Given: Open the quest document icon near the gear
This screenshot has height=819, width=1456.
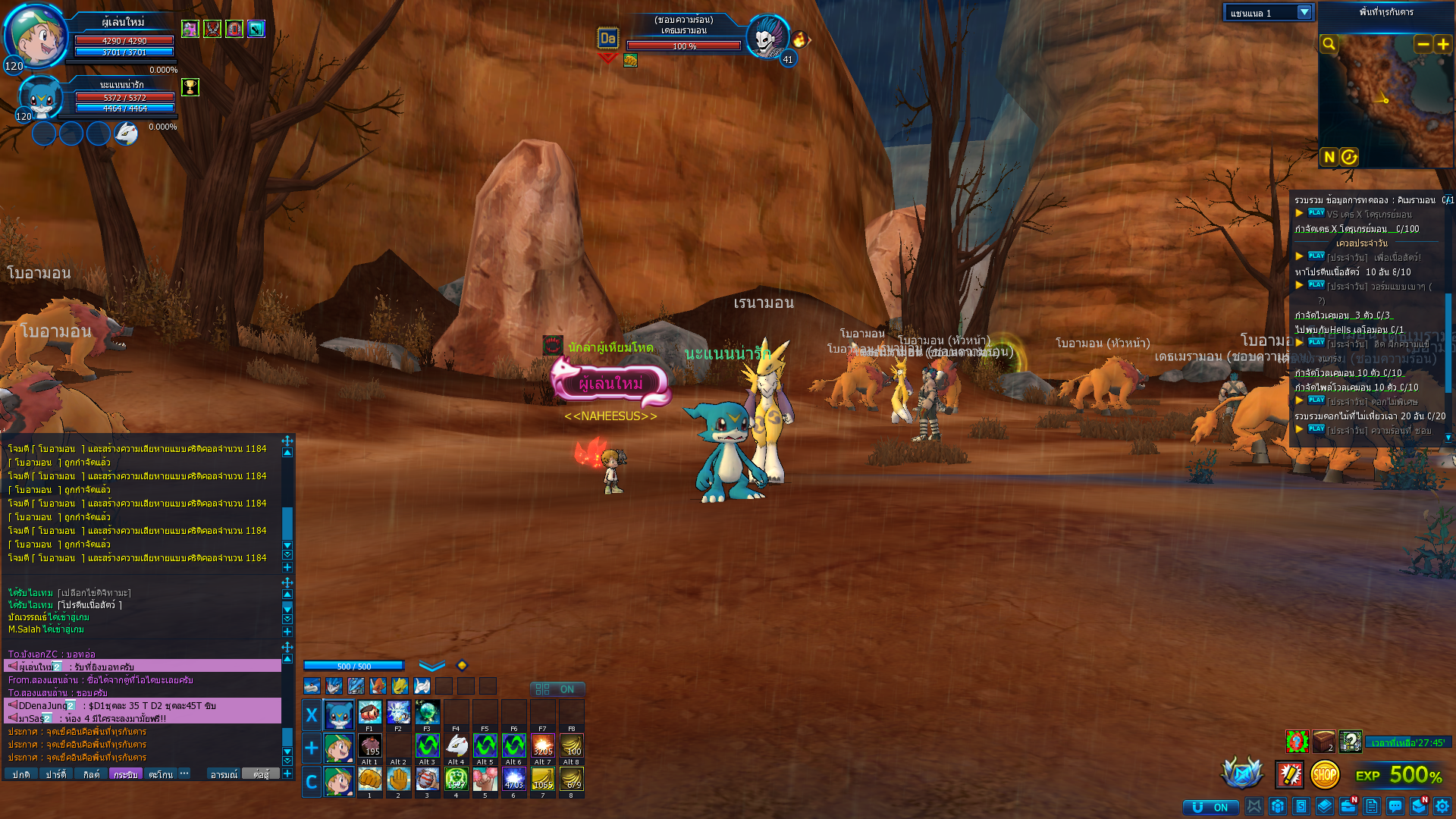Looking at the screenshot, I should coord(1371,805).
